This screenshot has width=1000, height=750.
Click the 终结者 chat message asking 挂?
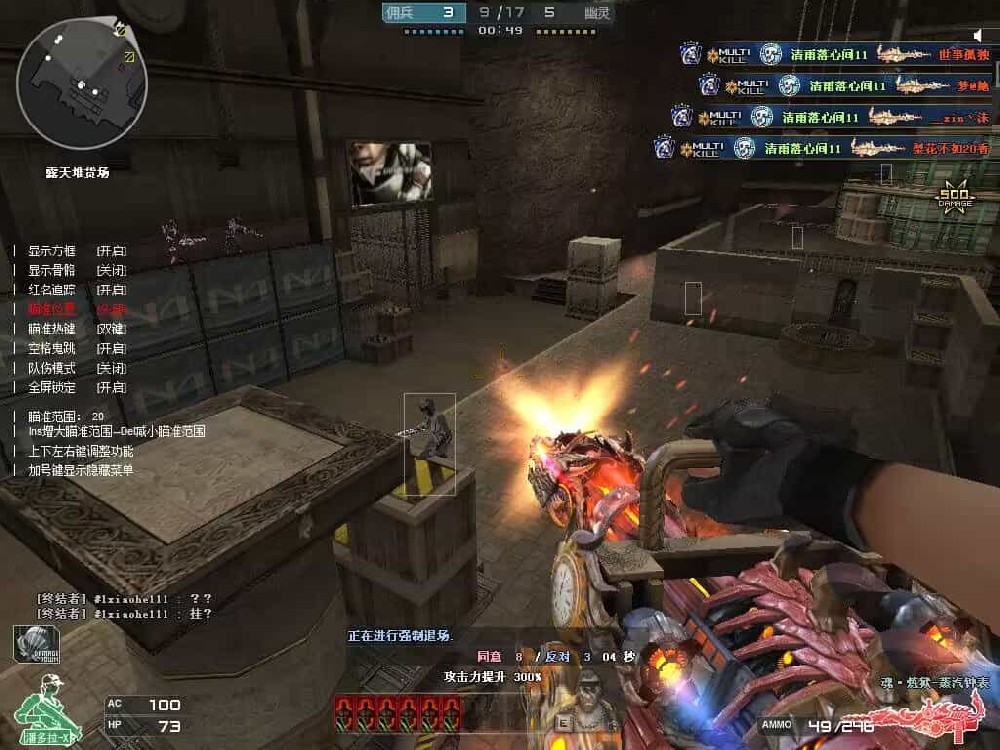point(124,613)
